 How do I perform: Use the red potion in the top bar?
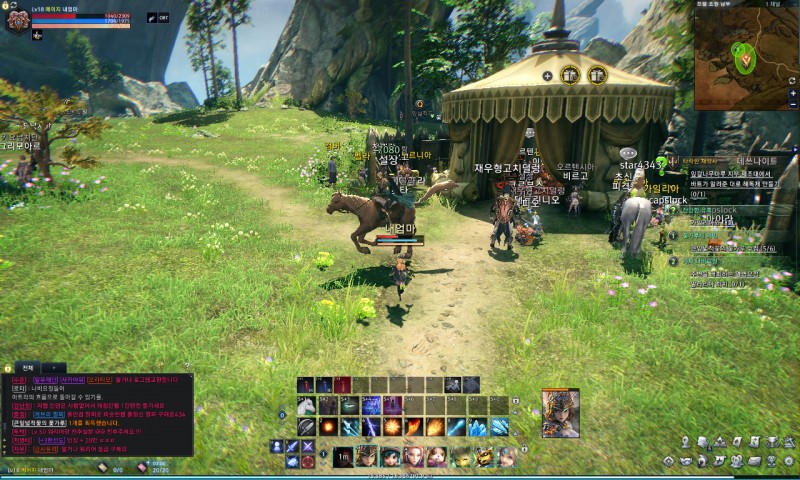341,385
